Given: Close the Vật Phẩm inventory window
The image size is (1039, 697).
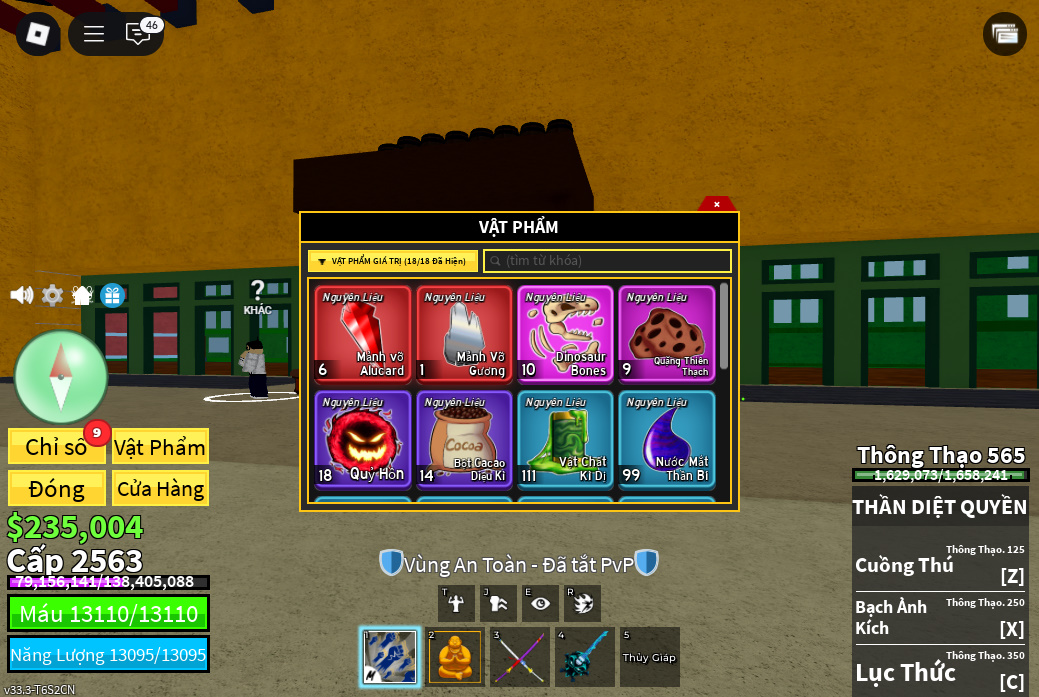Looking at the screenshot, I should tap(716, 204).
